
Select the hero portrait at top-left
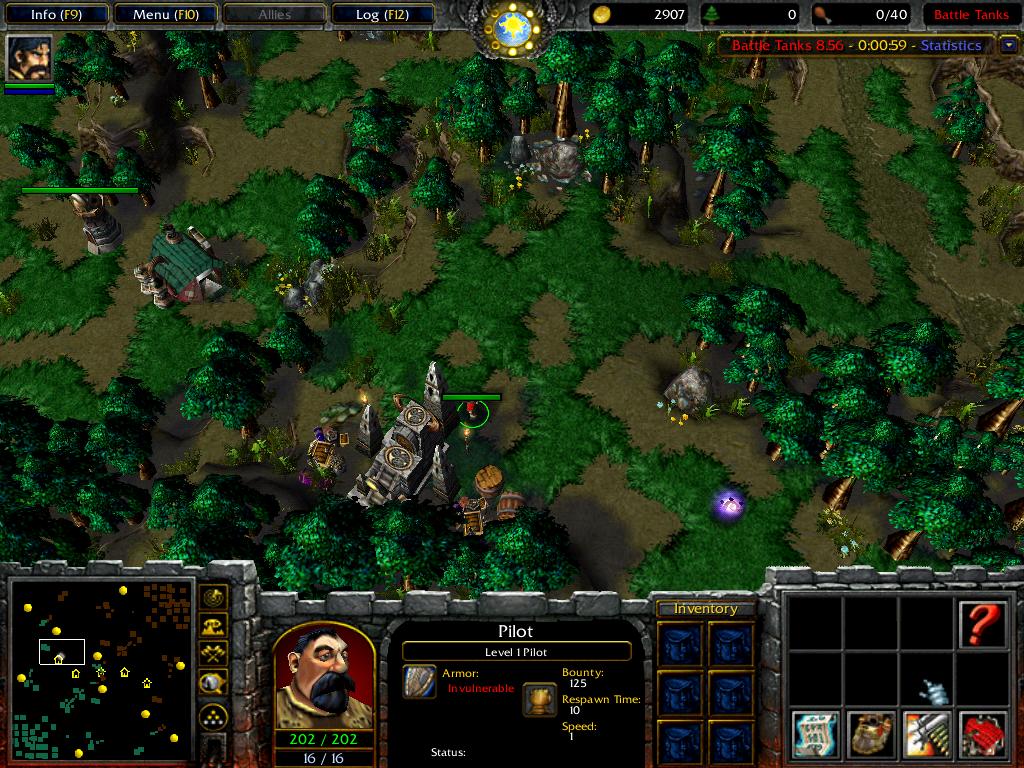click(x=29, y=59)
